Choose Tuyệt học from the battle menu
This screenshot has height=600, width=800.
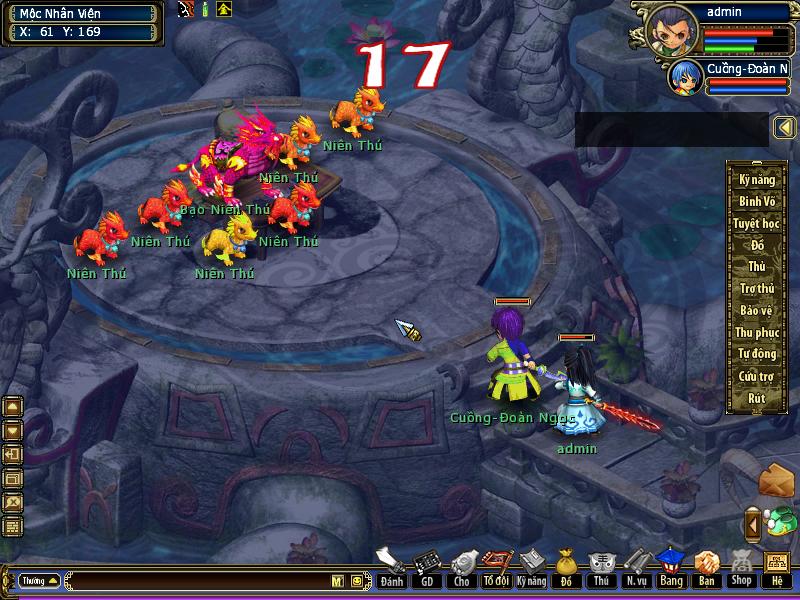(757, 223)
